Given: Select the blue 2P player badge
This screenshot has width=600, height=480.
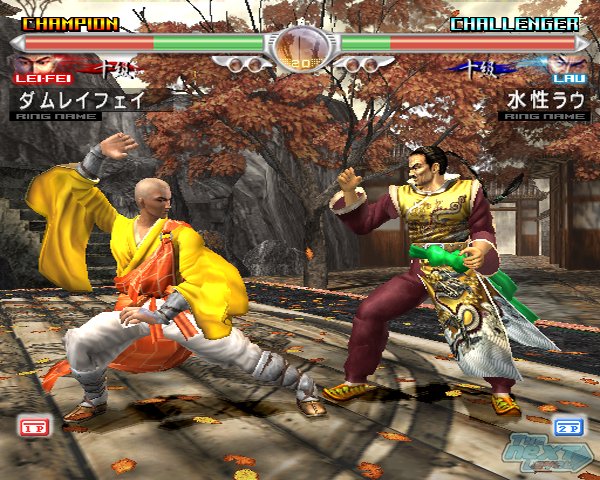Looking at the screenshot, I should click(x=568, y=427).
